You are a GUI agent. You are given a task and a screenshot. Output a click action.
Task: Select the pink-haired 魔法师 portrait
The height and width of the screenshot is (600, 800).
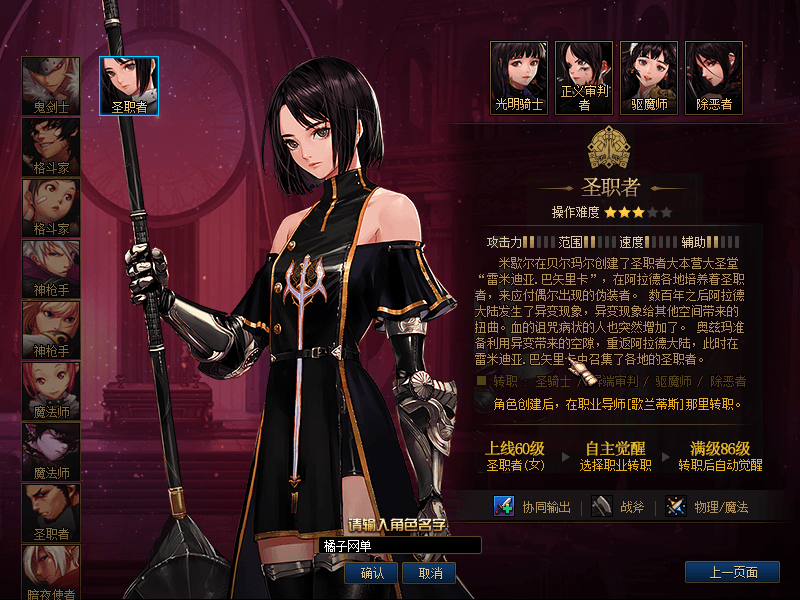click(51, 390)
